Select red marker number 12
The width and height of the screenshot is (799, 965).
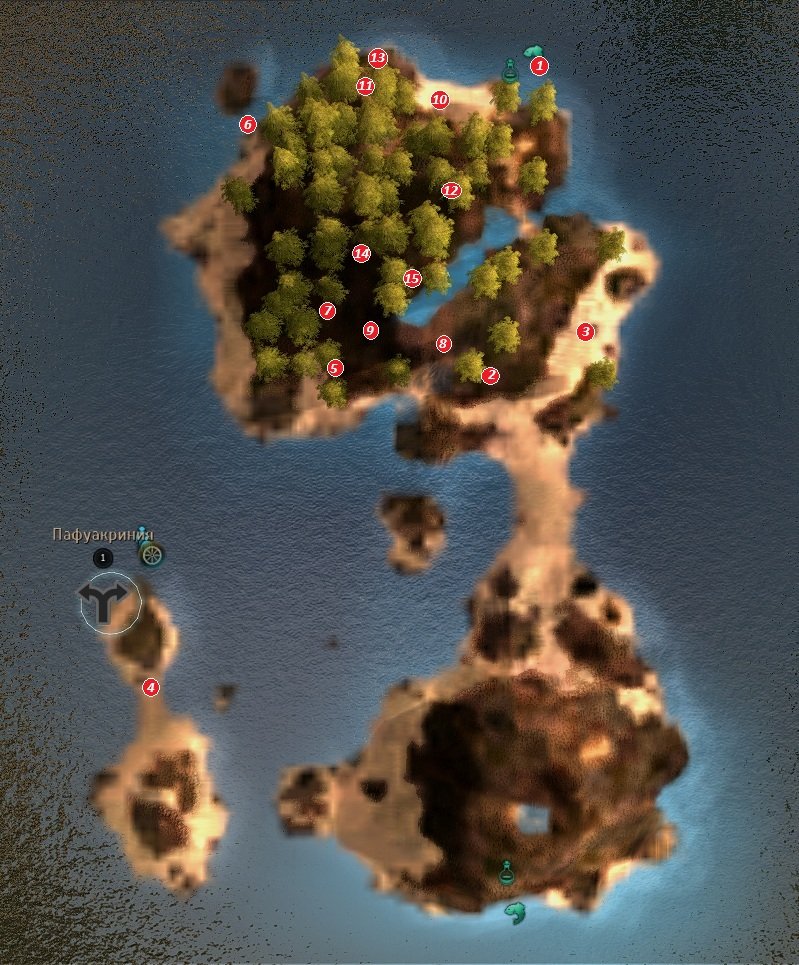pos(451,190)
